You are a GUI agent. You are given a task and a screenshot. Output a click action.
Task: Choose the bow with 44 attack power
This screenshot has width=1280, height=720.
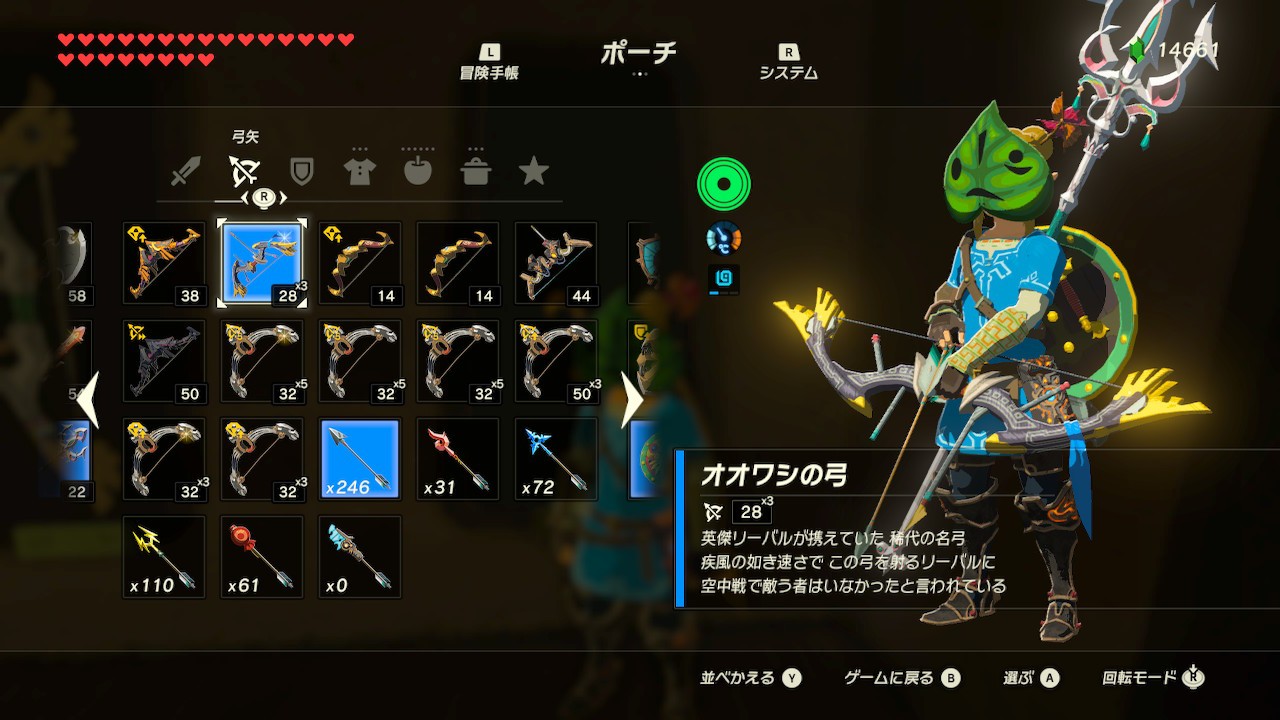555,263
